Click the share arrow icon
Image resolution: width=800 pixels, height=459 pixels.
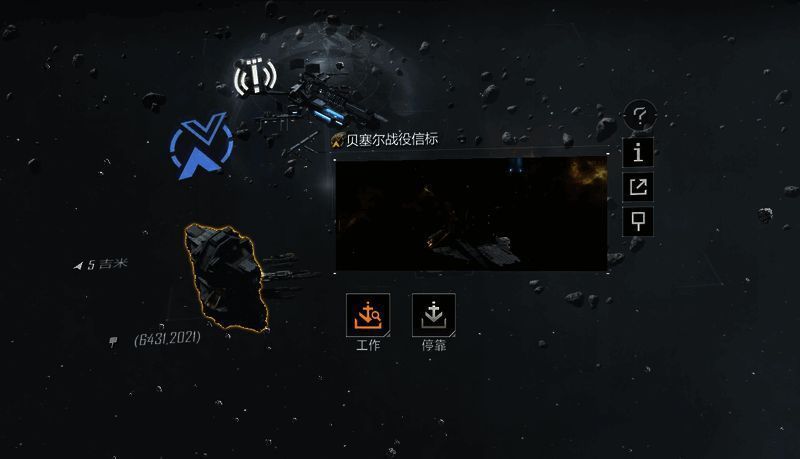point(638,186)
